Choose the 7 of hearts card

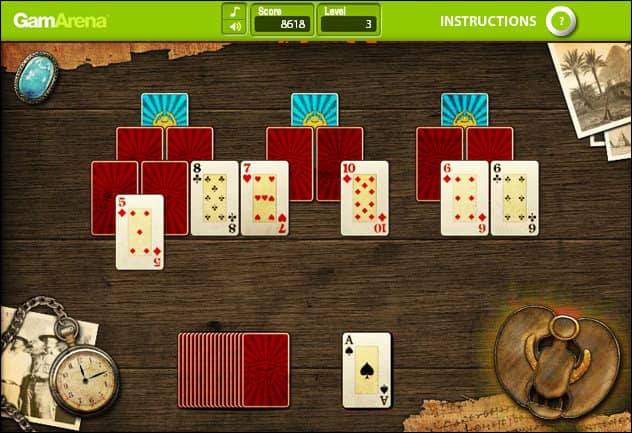(x=264, y=198)
